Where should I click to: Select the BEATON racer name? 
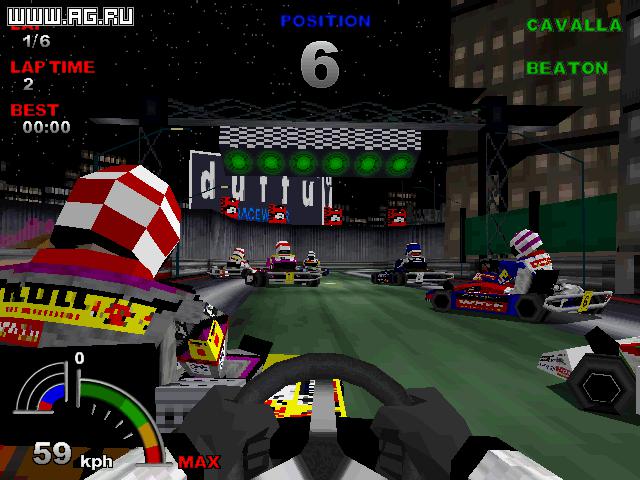click(567, 68)
